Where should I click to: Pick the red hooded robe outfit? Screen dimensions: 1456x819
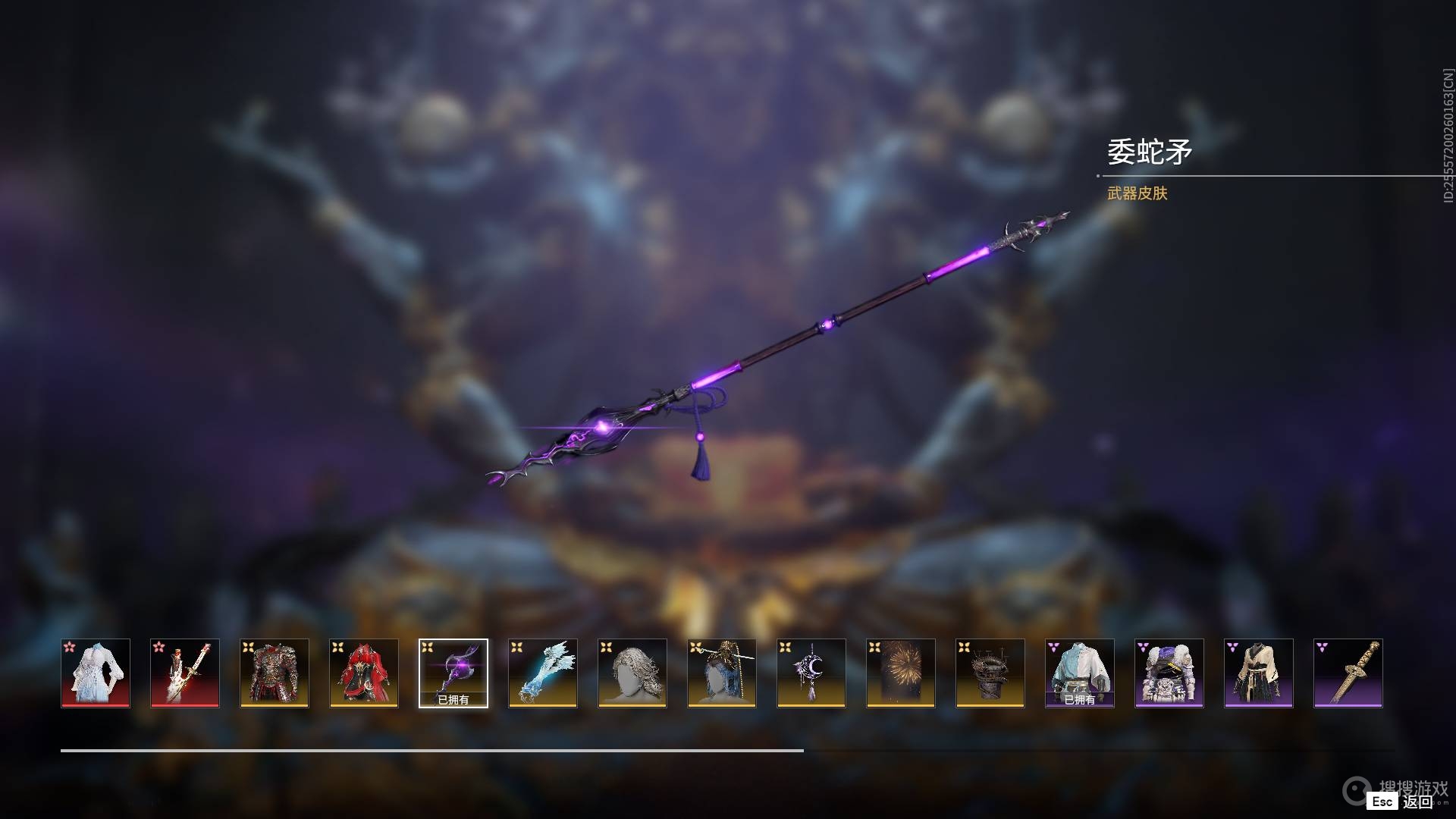click(x=364, y=673)
